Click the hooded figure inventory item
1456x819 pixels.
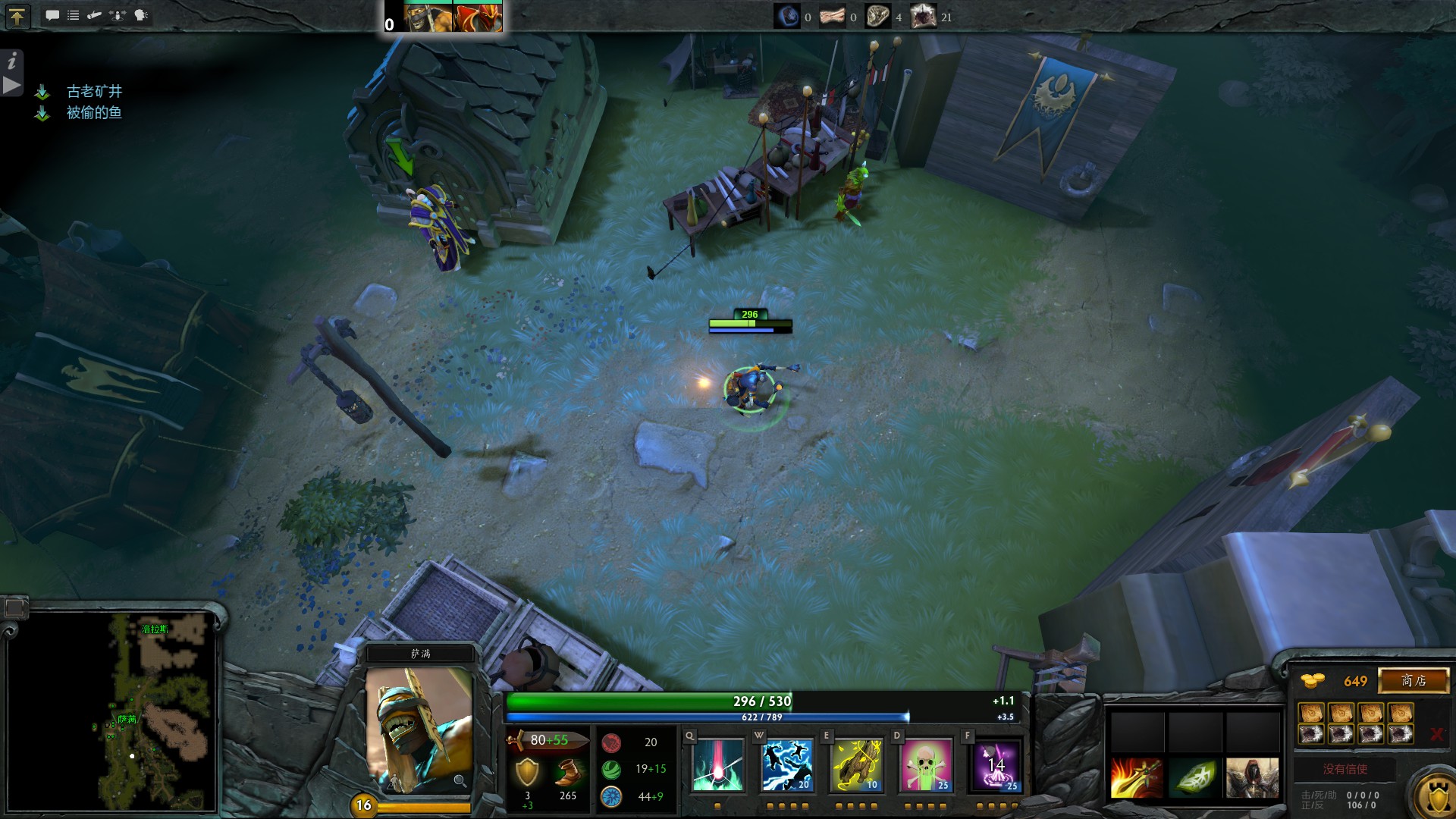tap(1251, 777)
